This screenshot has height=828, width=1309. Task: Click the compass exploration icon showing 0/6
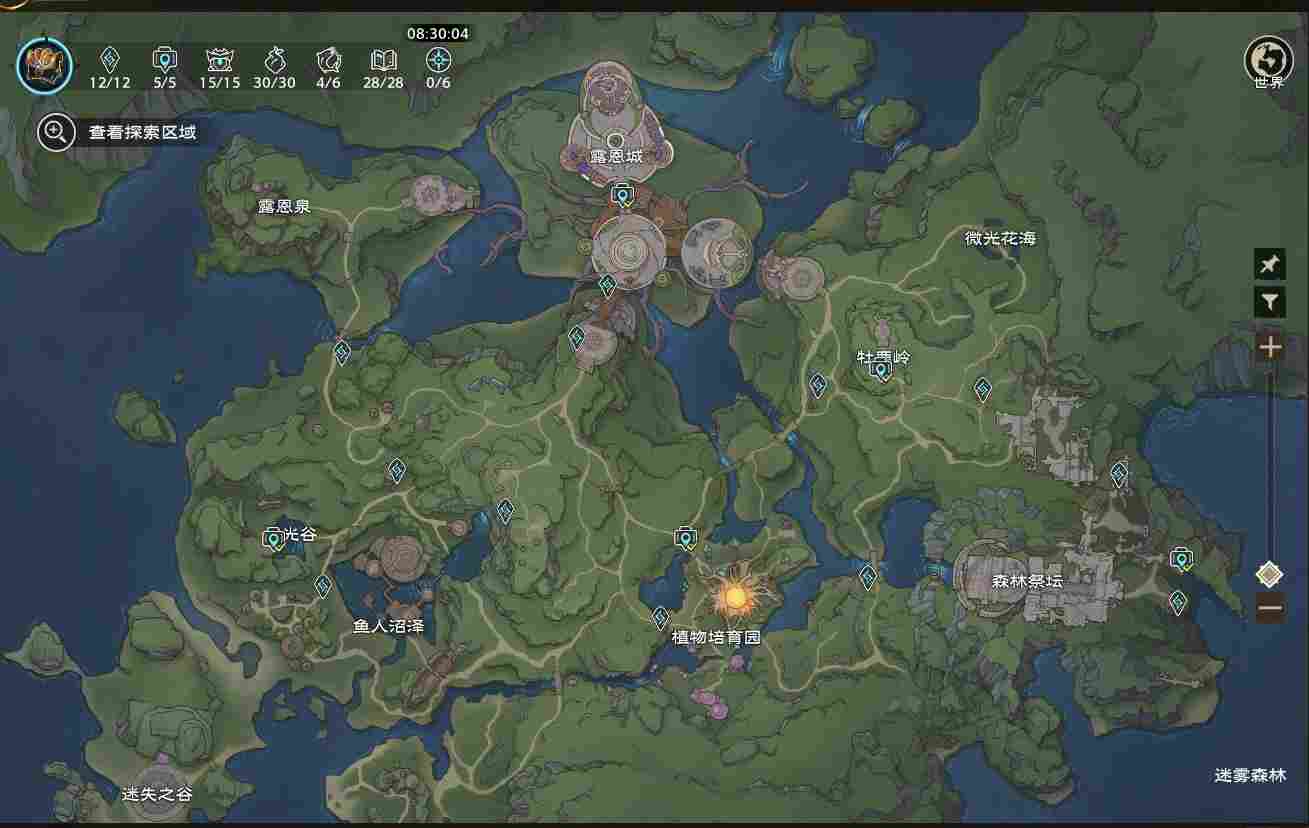point(437,58)
